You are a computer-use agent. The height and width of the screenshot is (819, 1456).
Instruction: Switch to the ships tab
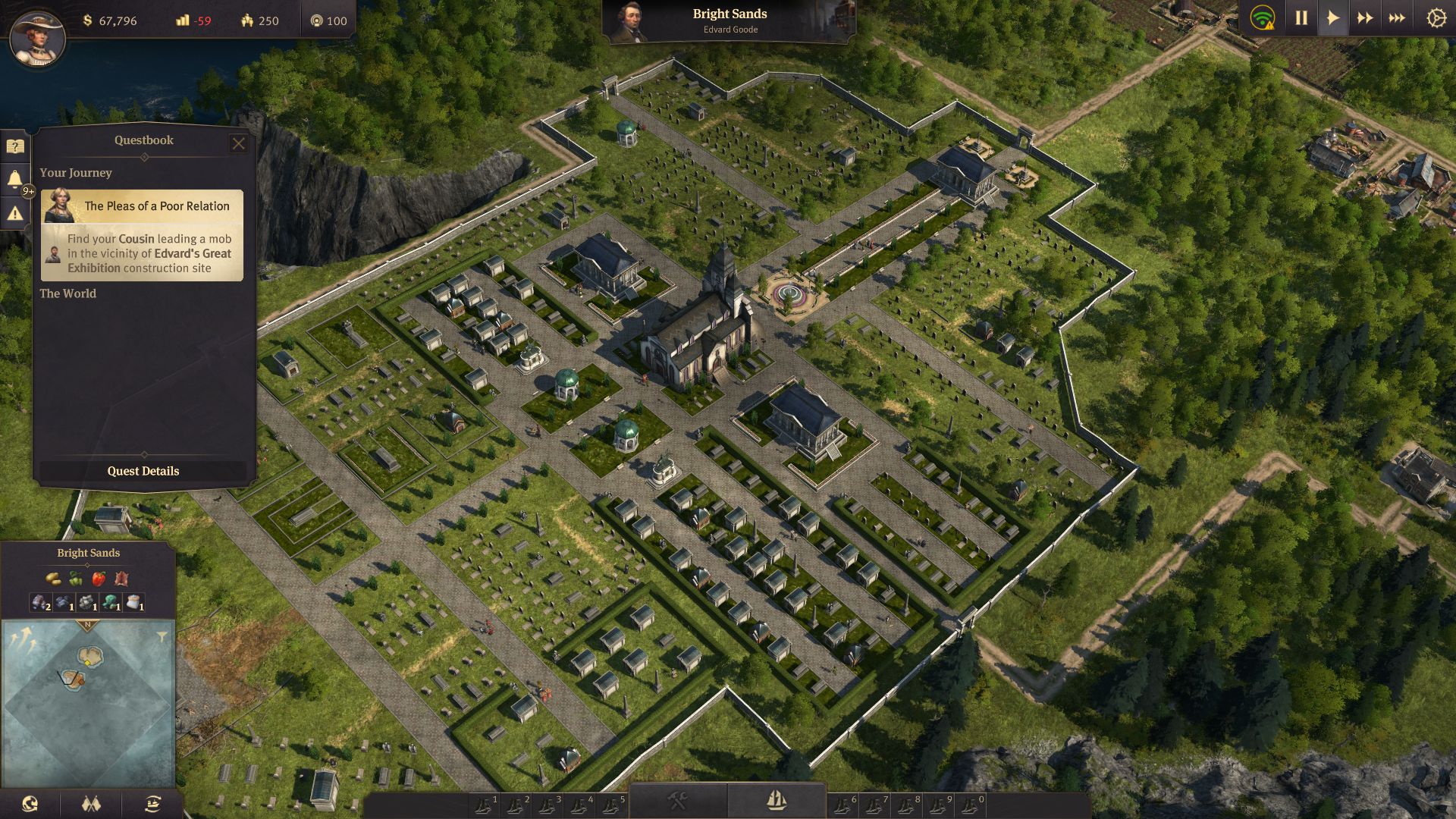point(776,800)
